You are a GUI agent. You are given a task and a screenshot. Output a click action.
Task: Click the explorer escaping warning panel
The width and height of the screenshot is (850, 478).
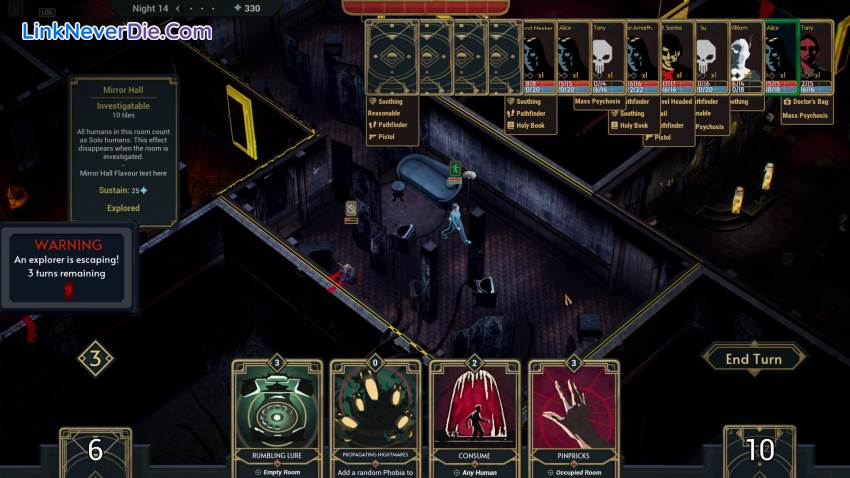coord(68,265)
